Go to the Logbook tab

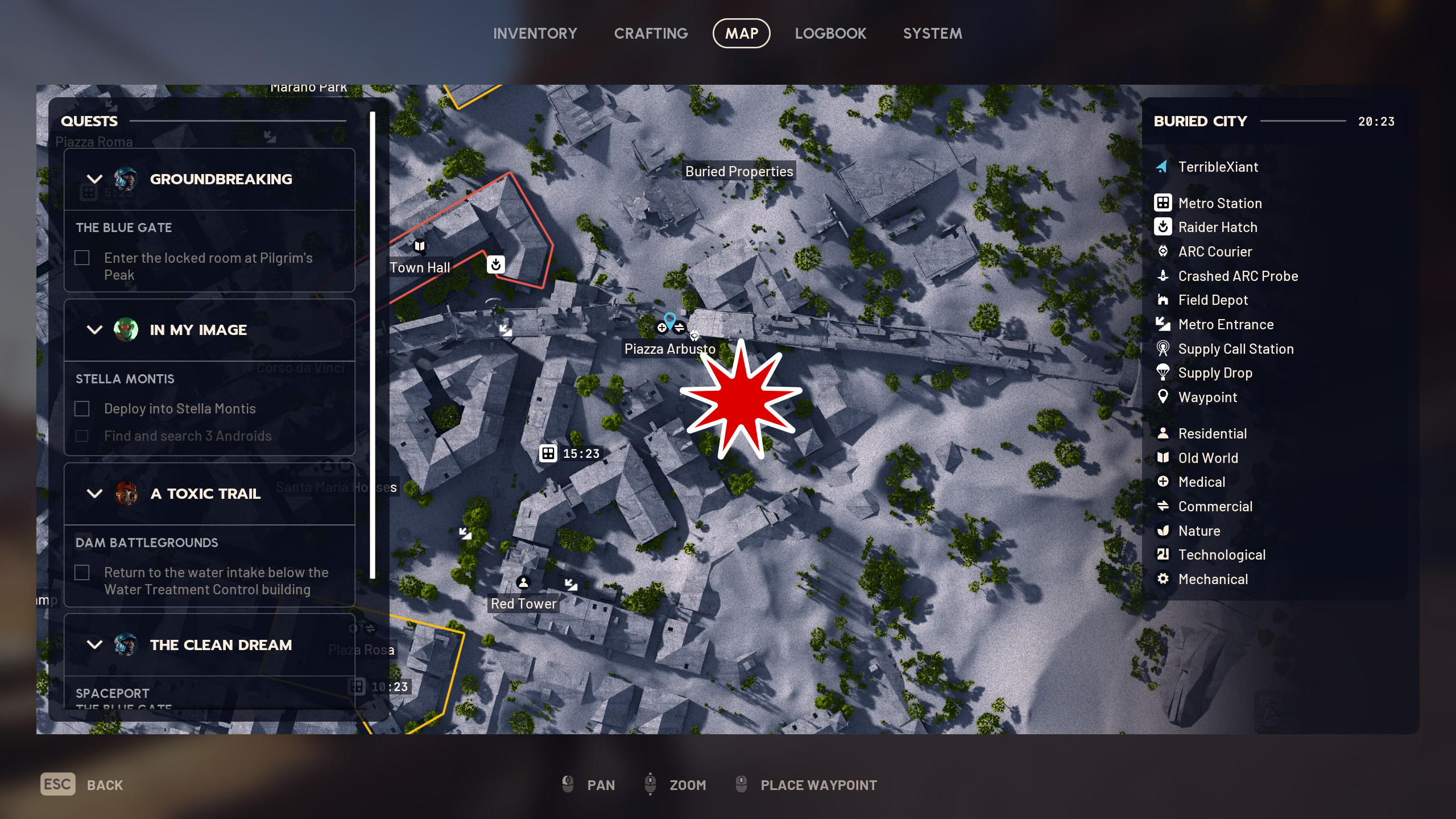point(830,34)
